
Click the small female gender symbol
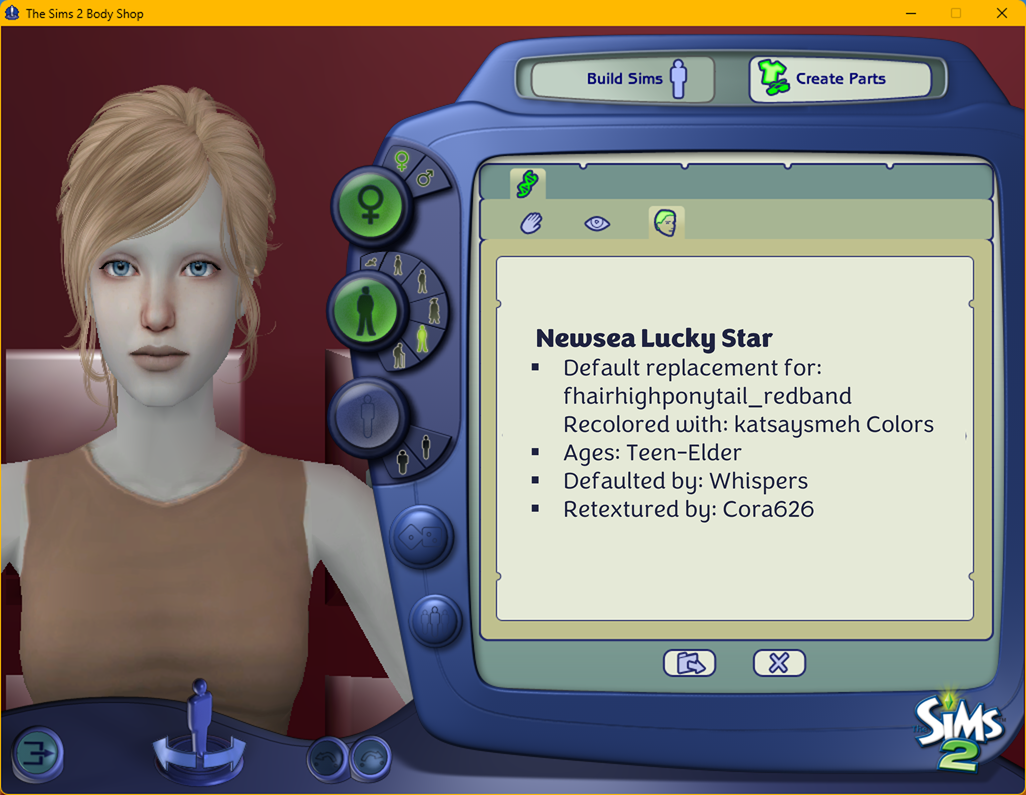pyautogui.click(x=402, y=160)
